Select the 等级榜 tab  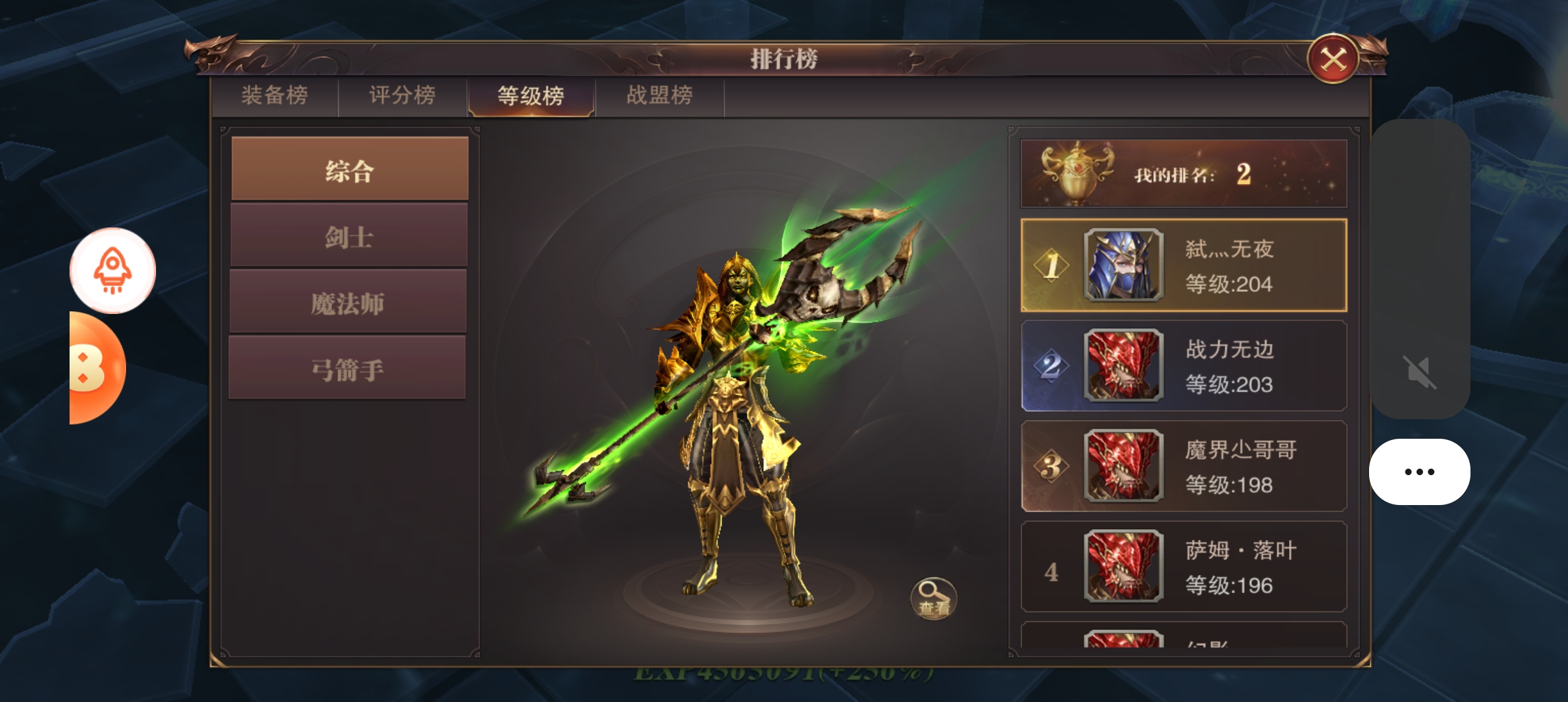(x=530, y=96)
